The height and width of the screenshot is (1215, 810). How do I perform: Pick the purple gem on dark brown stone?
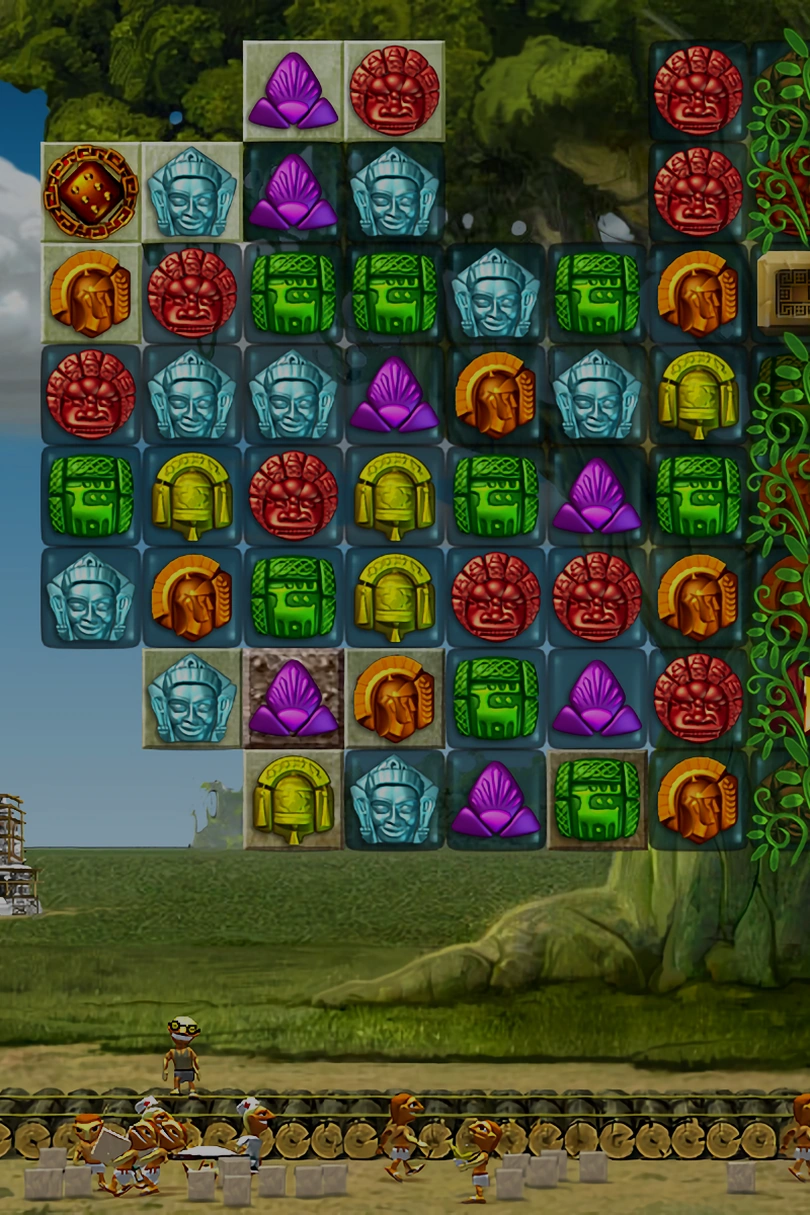293,698
